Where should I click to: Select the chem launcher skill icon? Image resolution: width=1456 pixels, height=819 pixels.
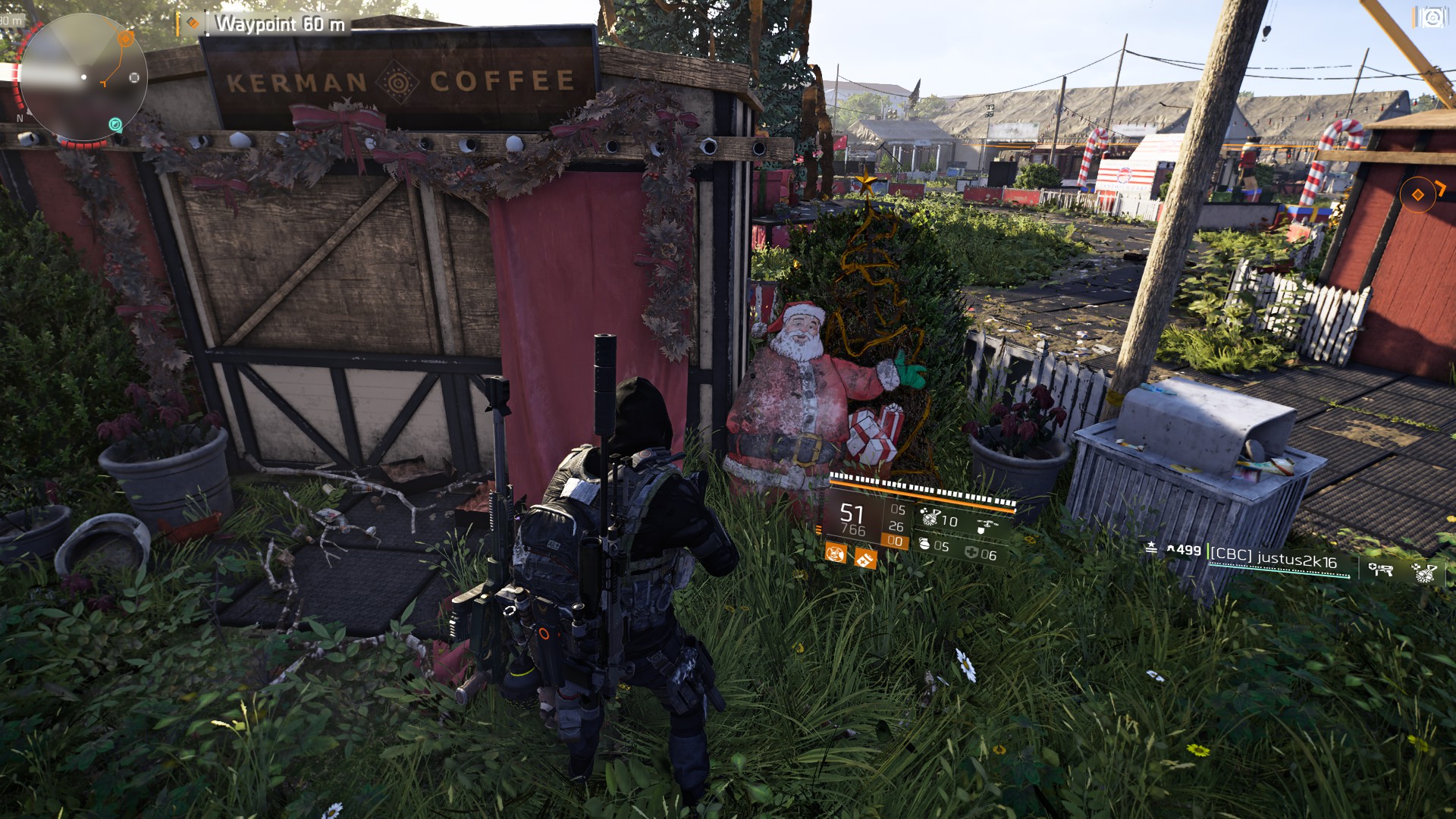[x=930, y=517]
